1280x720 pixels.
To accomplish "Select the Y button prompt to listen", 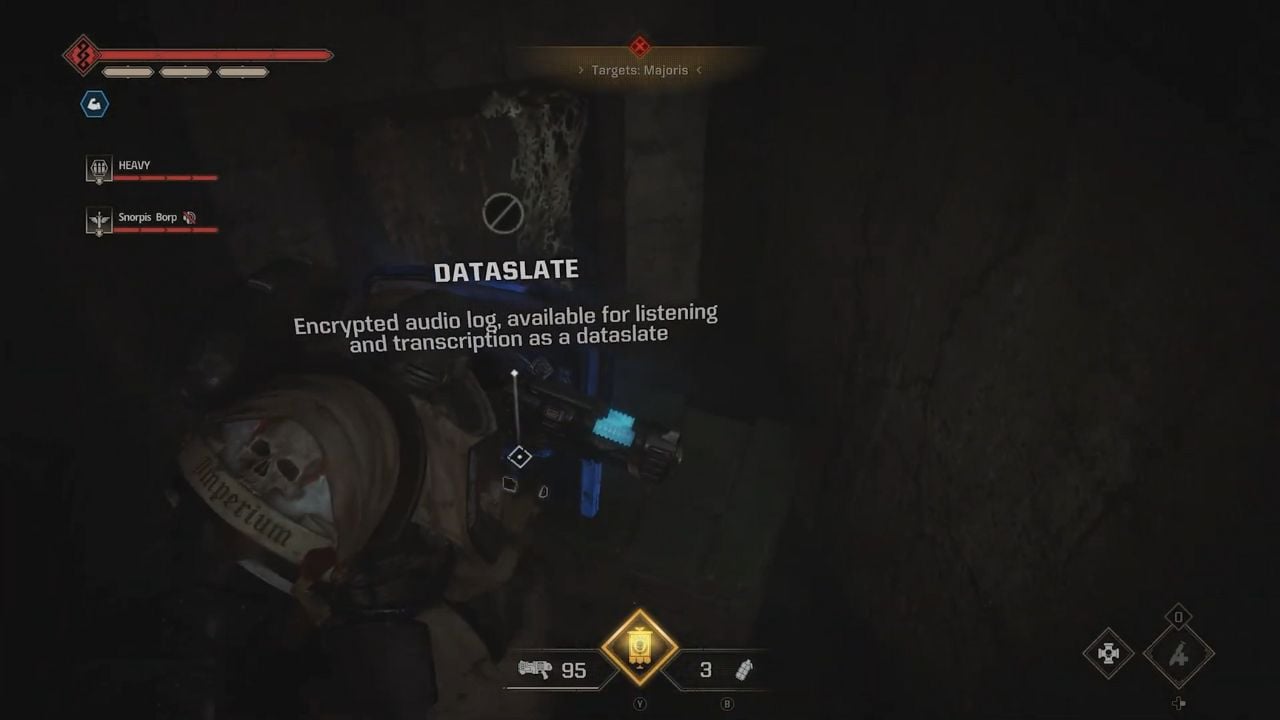I will (x=639, y=704).
